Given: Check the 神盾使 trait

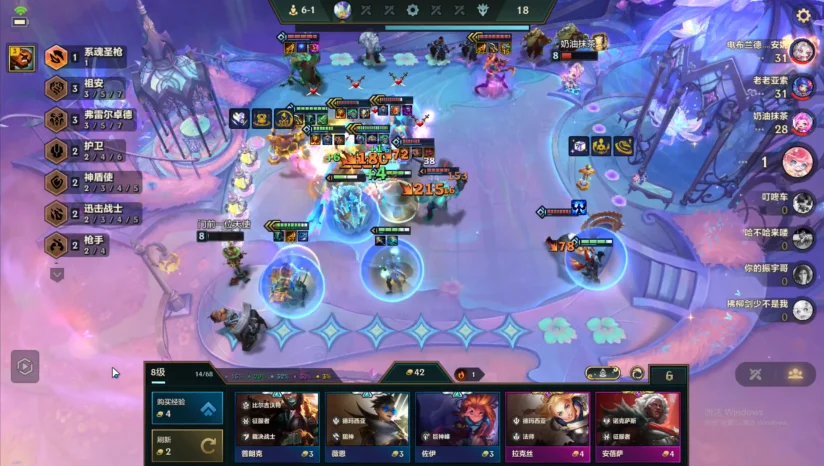Looking at the screenshot, I should pyautogui.click(x=85, y=182).
